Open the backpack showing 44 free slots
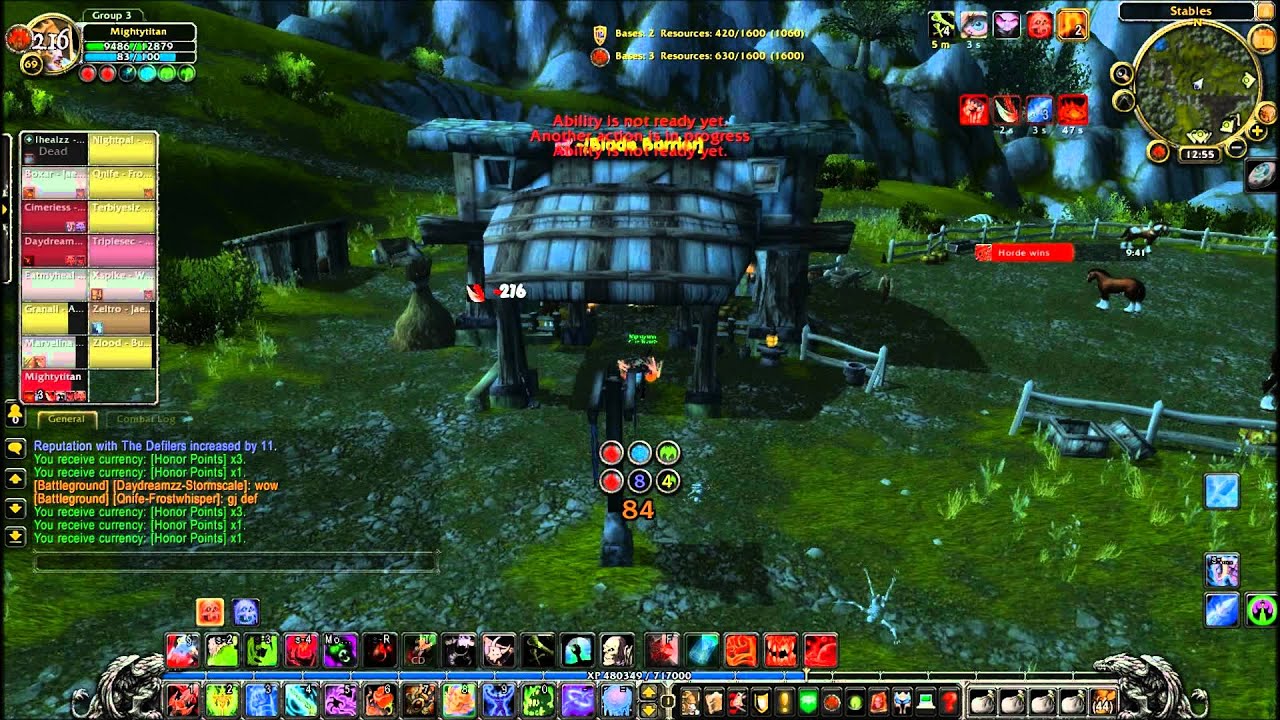Viewport: 1280px width, 720px height. 1104,702
